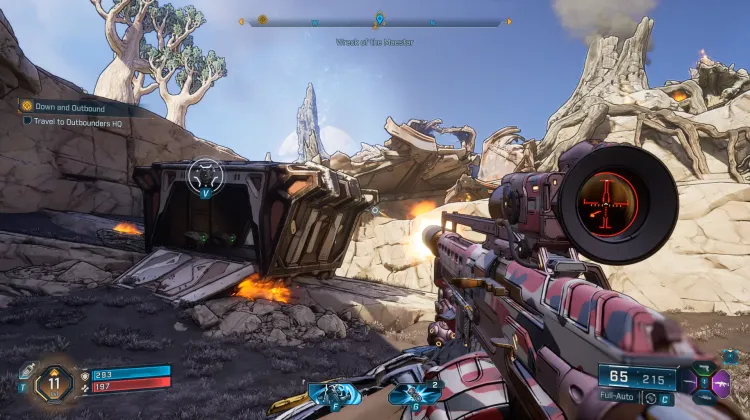Click the Travel to Outbounders HQ objective

pyautogui.click(x=75, y=120)
